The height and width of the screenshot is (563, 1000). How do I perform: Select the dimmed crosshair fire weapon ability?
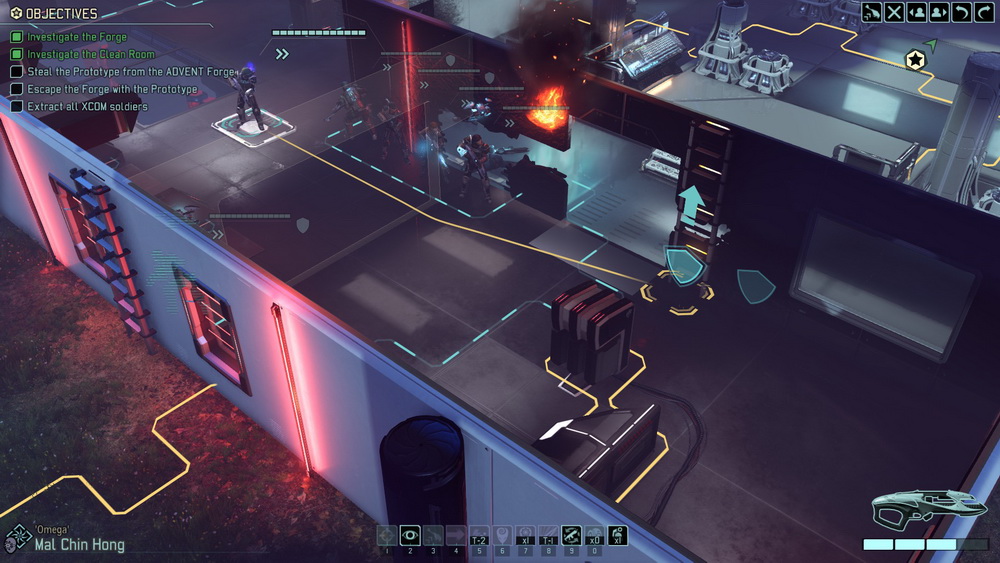387,535
